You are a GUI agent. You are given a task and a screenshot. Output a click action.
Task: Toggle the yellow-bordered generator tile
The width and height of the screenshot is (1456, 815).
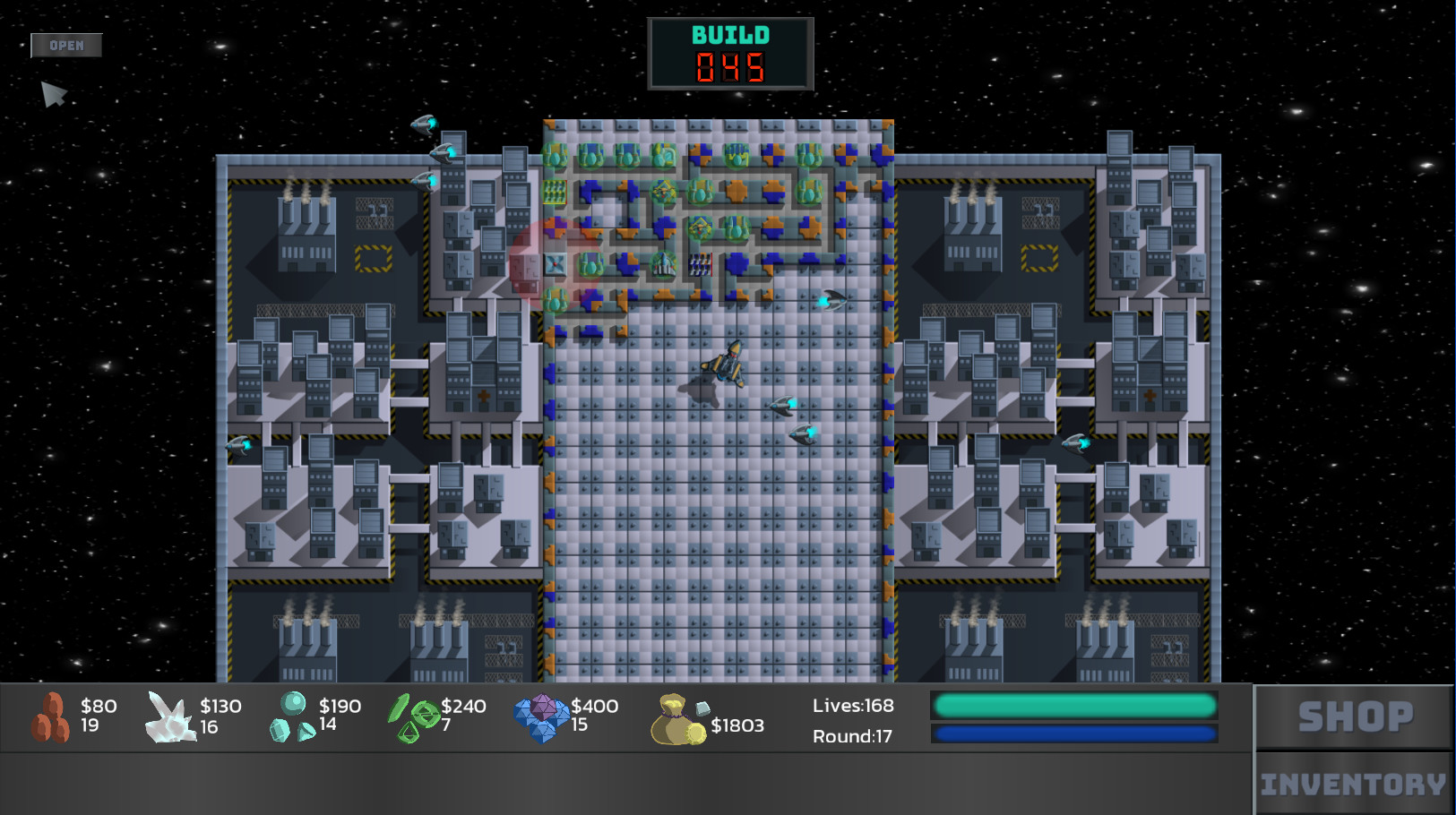coord(372,260)
